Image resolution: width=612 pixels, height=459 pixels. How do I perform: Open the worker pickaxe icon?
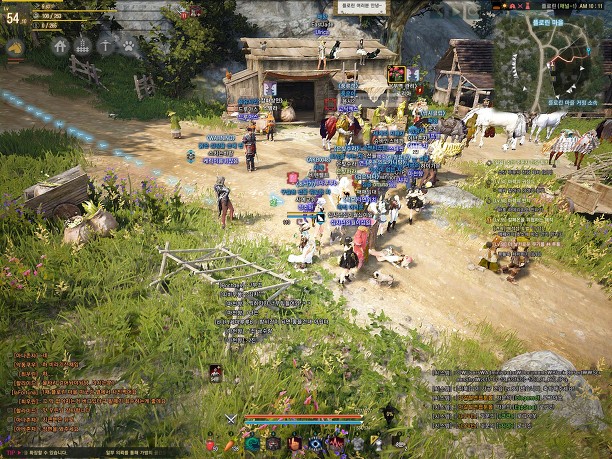(106, 46)
